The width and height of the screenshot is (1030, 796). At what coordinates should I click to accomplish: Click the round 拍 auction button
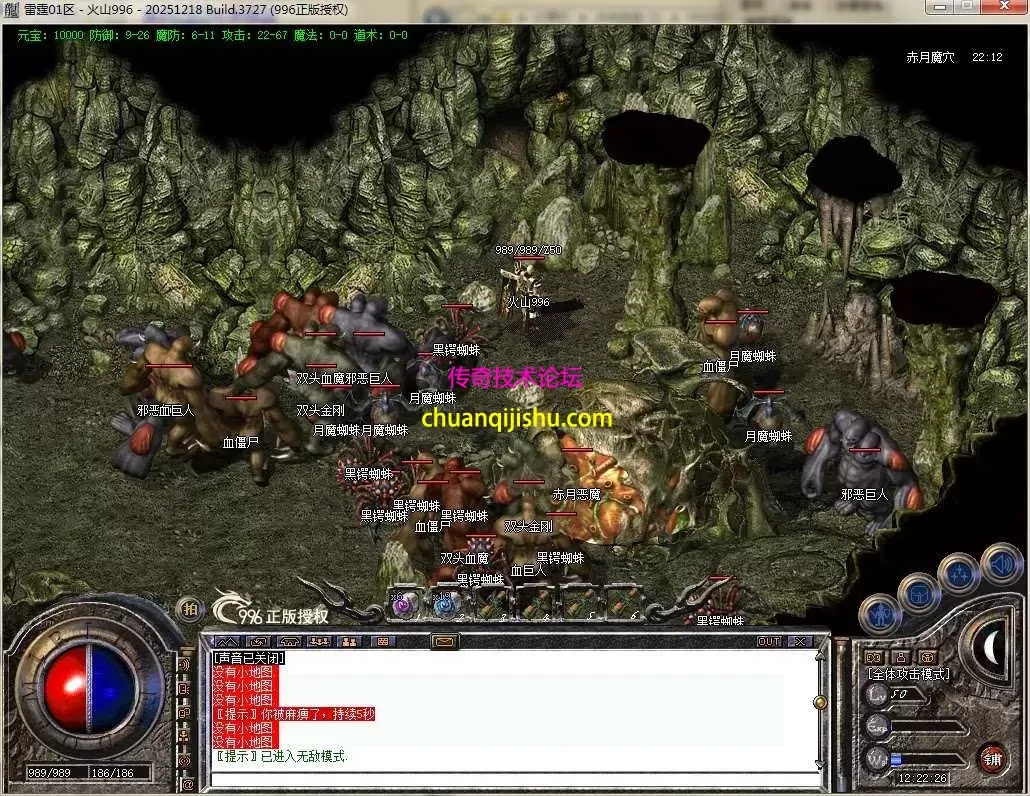click(188, 608)
